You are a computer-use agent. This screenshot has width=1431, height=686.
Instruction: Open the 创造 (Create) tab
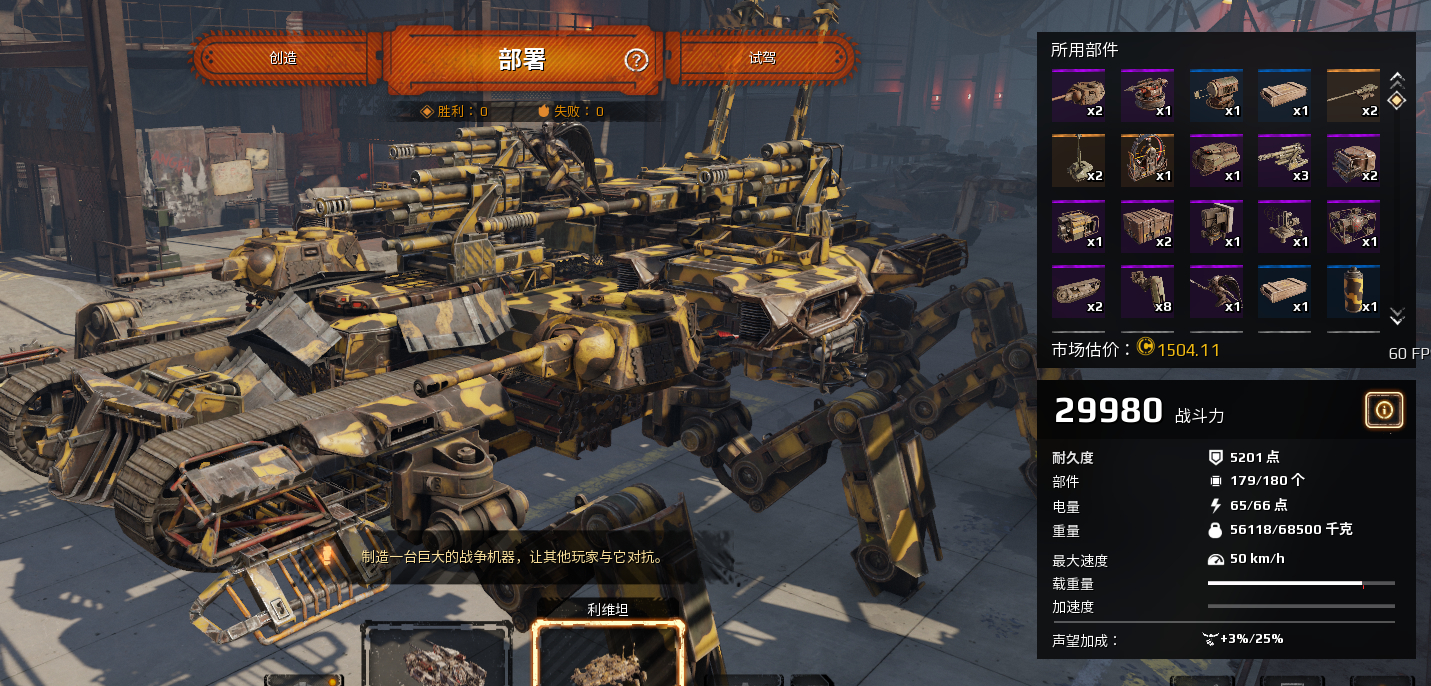pos(283,58)
